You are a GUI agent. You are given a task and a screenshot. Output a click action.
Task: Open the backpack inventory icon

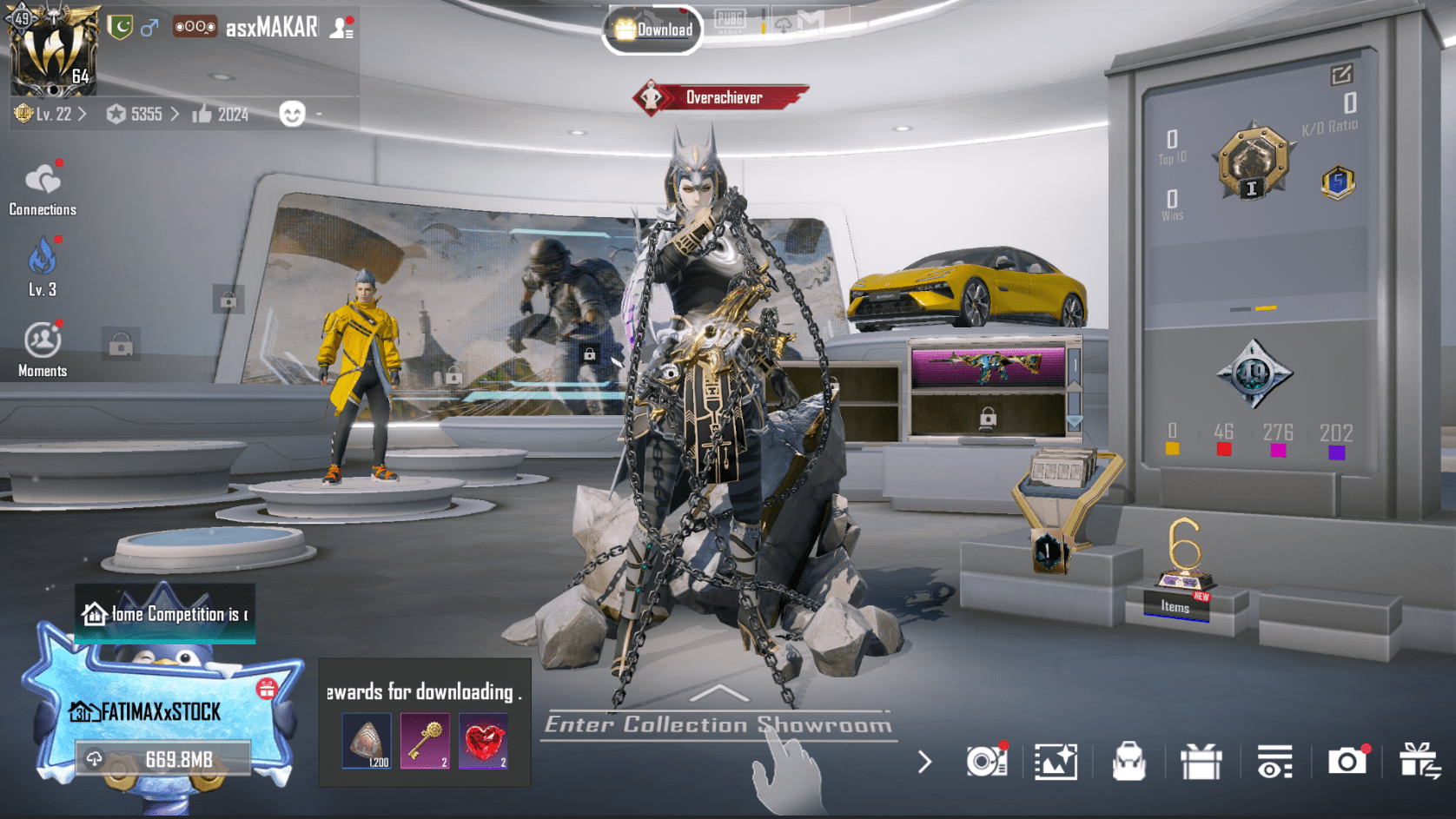click(1130, 761)
